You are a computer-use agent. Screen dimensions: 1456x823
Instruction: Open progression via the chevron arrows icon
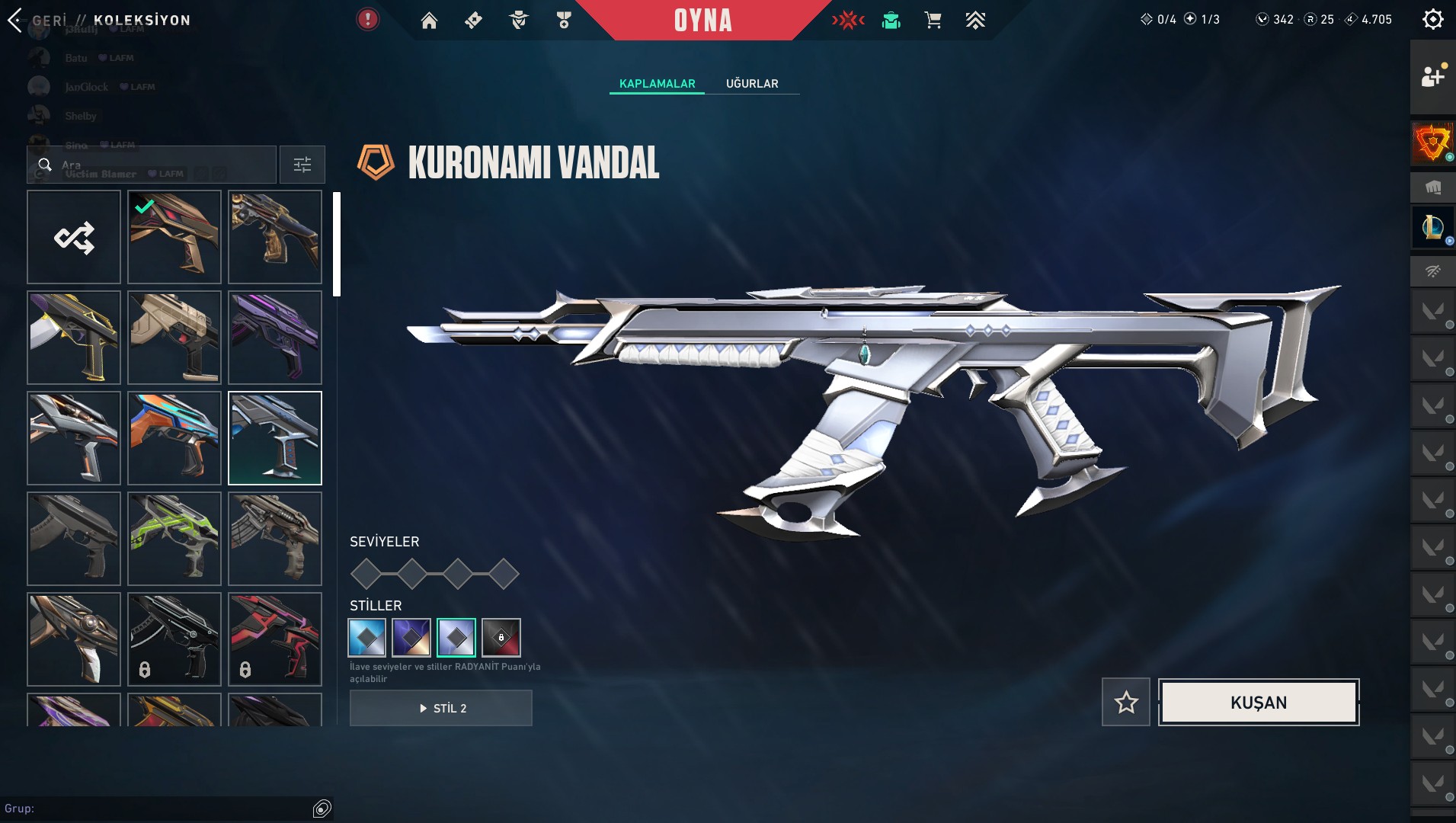[x=977, y=21]
